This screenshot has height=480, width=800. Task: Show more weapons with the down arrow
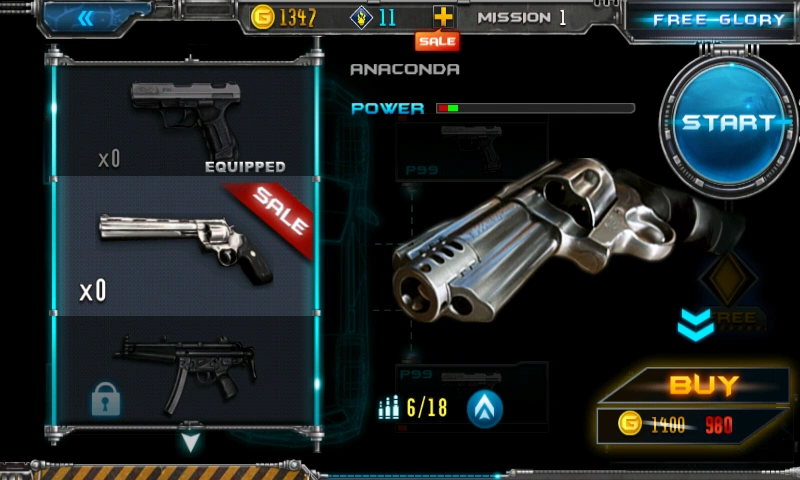pos(191,437)
